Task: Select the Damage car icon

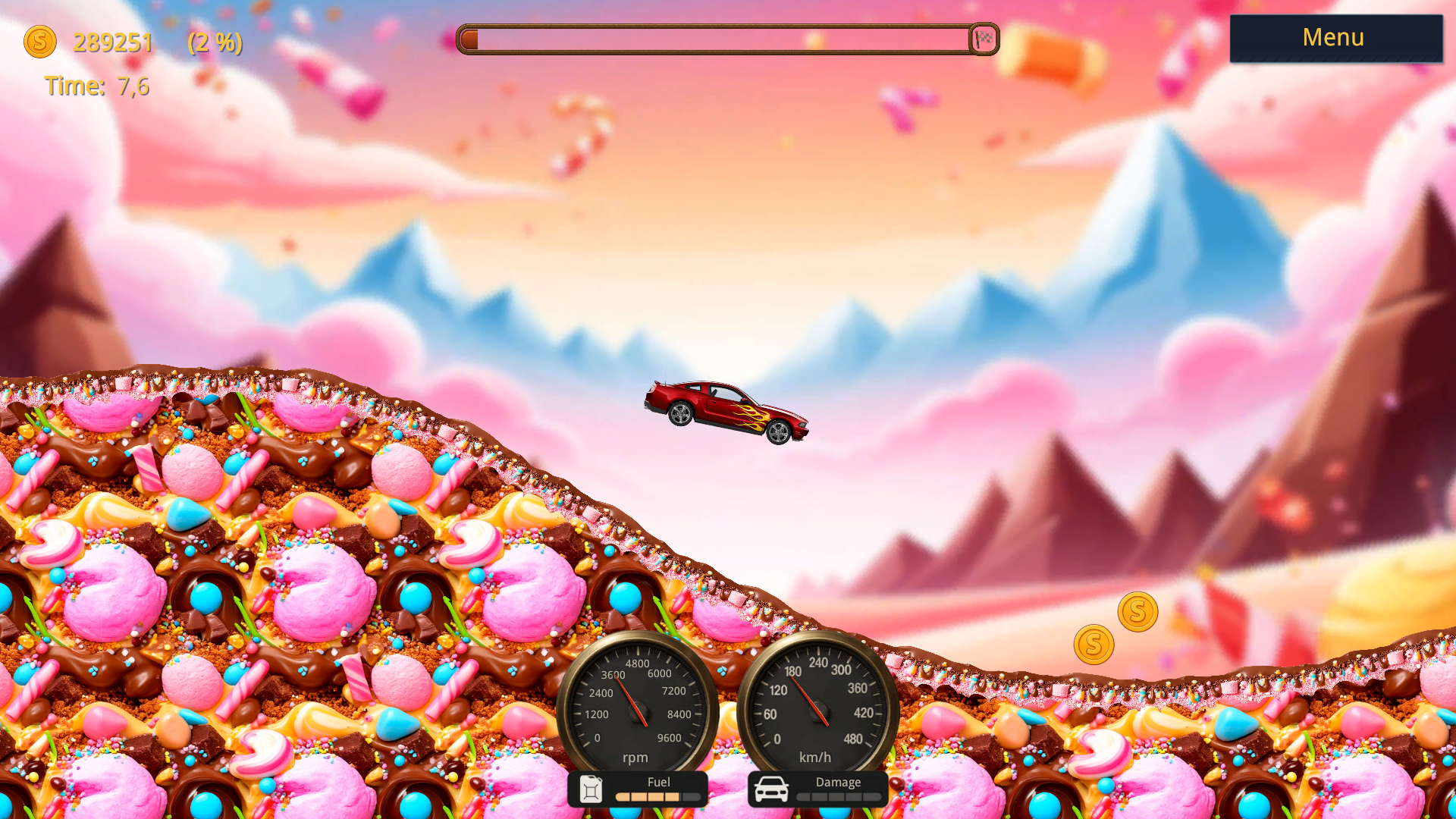Action: 773,789
